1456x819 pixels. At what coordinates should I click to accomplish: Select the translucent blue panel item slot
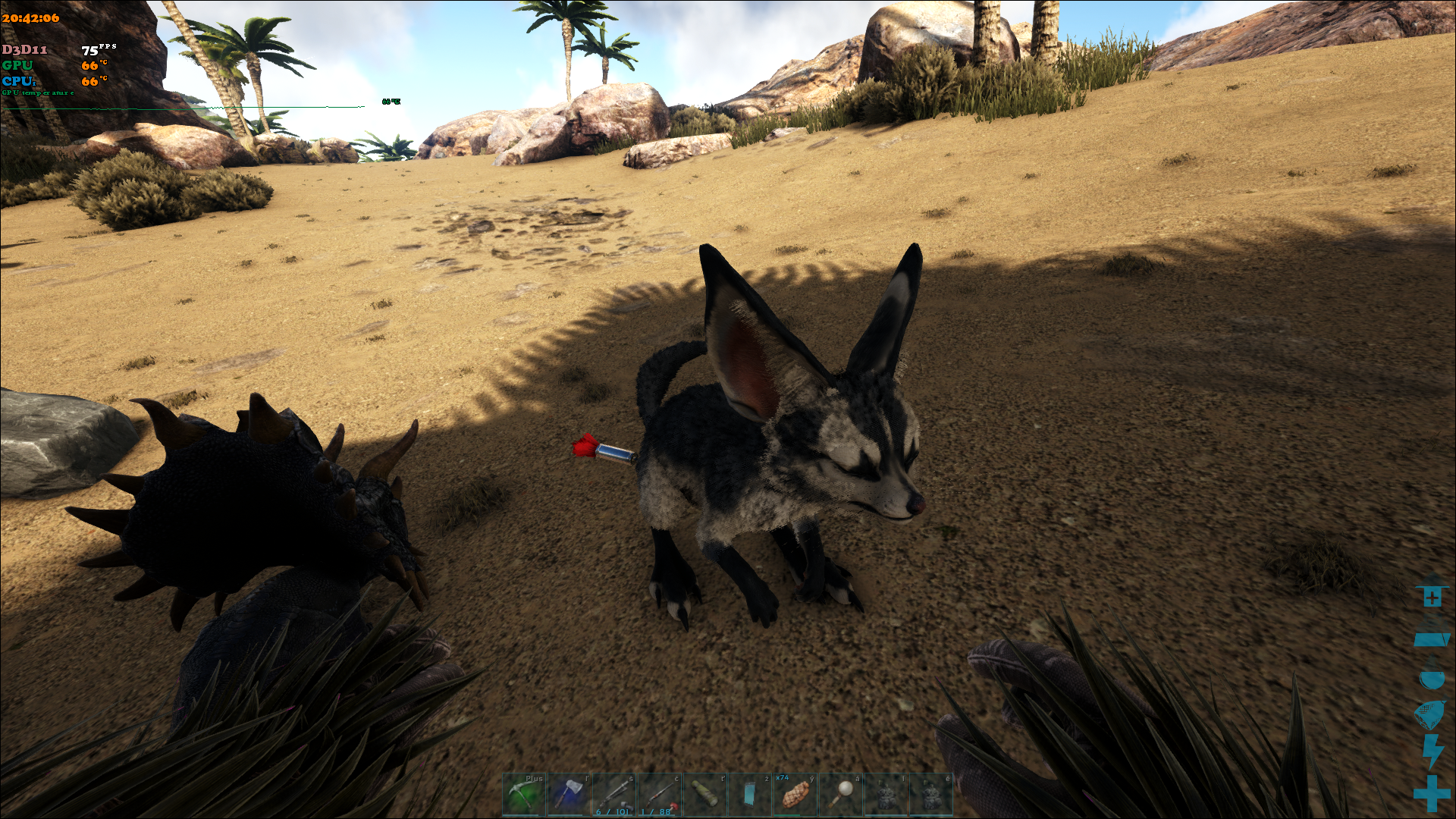tap(750, 794)
